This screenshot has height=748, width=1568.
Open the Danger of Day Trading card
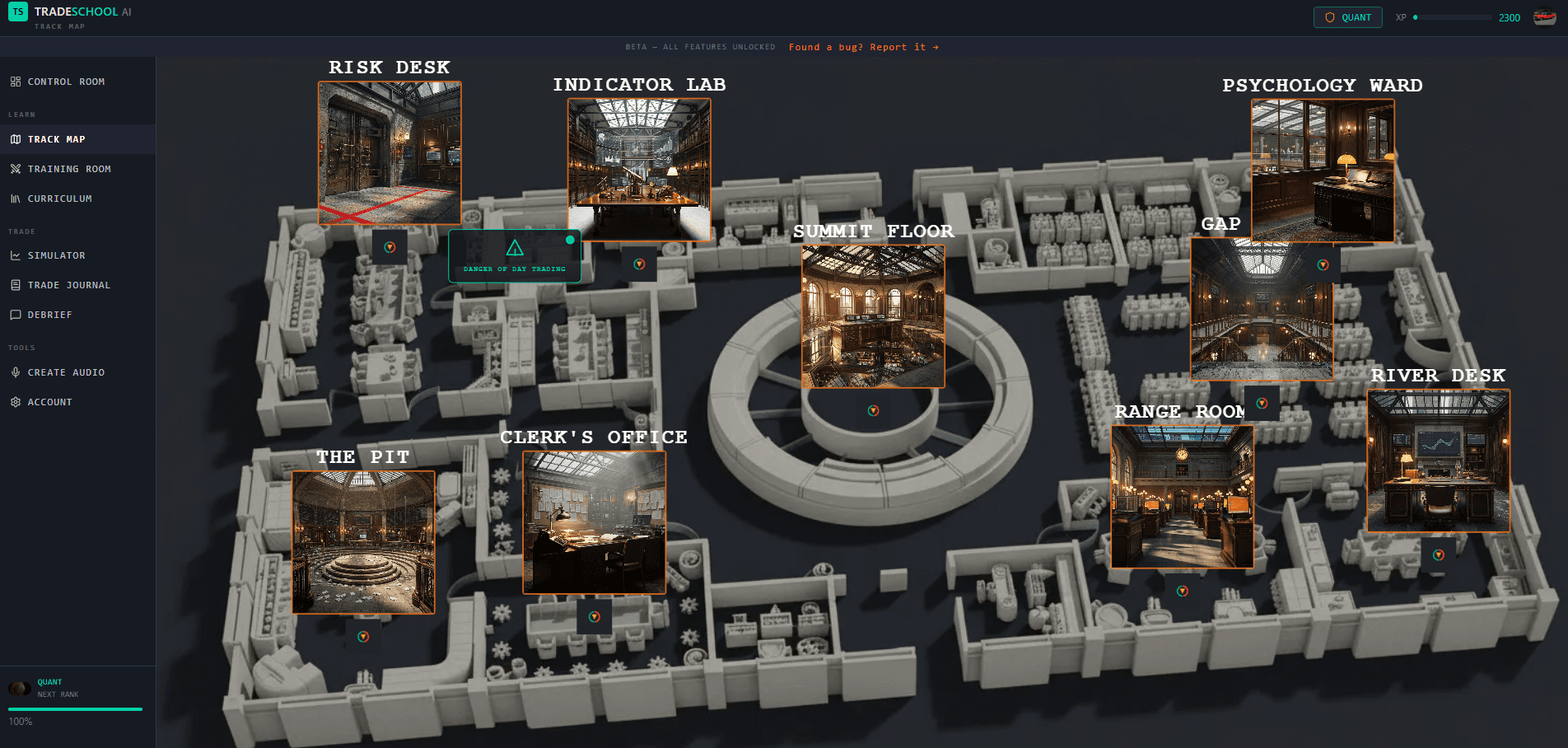click(x=515, y=255)
